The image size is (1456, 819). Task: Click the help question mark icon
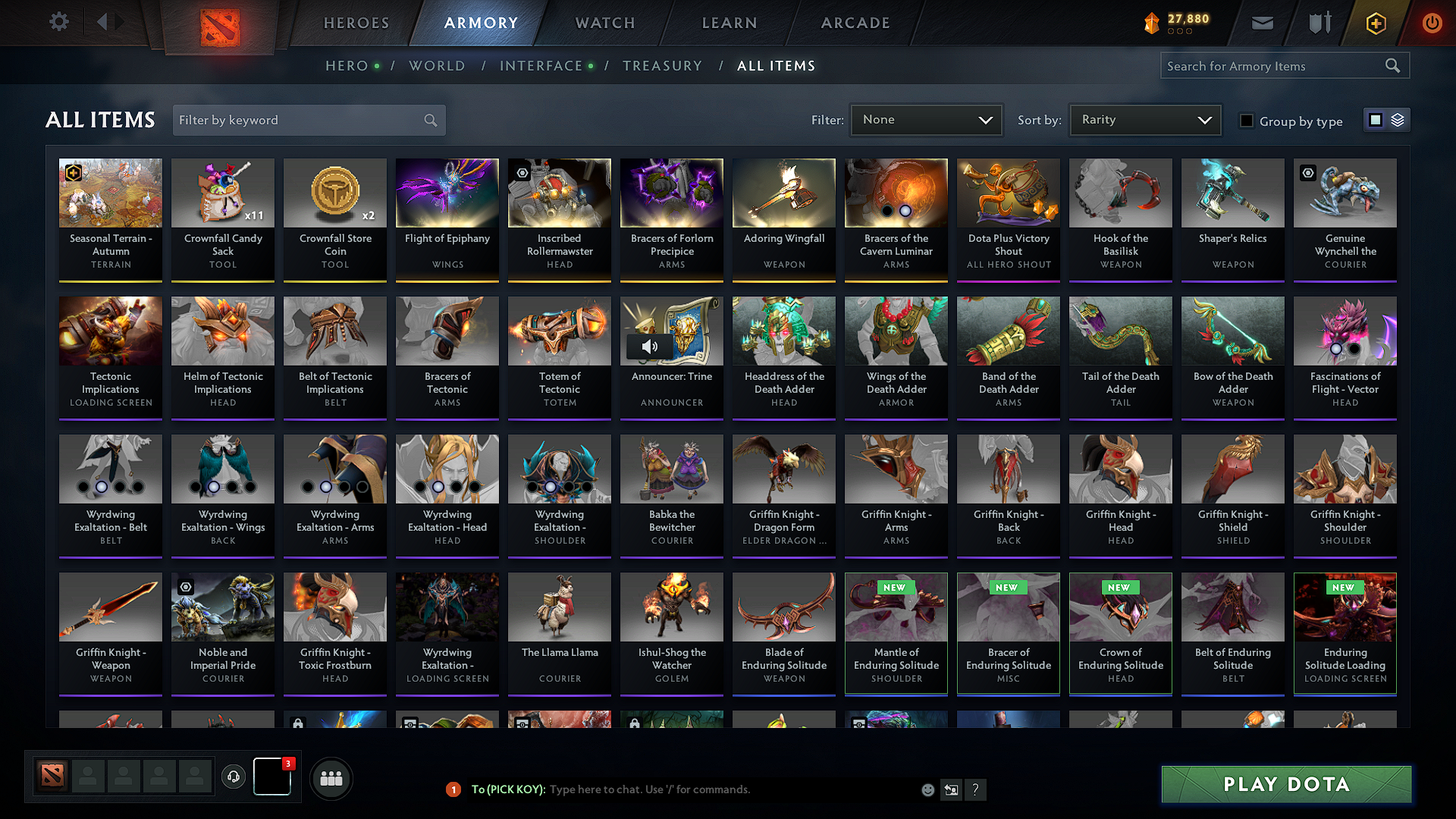976,789
